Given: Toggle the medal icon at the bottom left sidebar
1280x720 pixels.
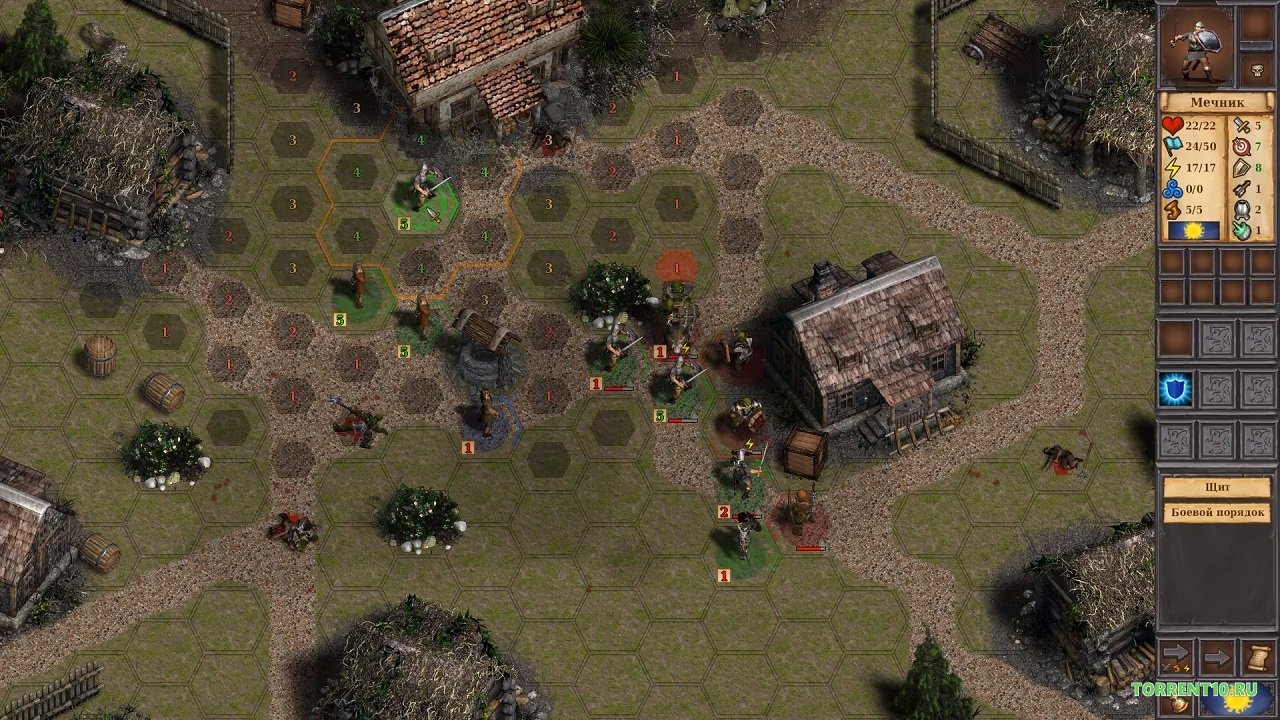Looking at the screenshot, I should (1178, 703).
